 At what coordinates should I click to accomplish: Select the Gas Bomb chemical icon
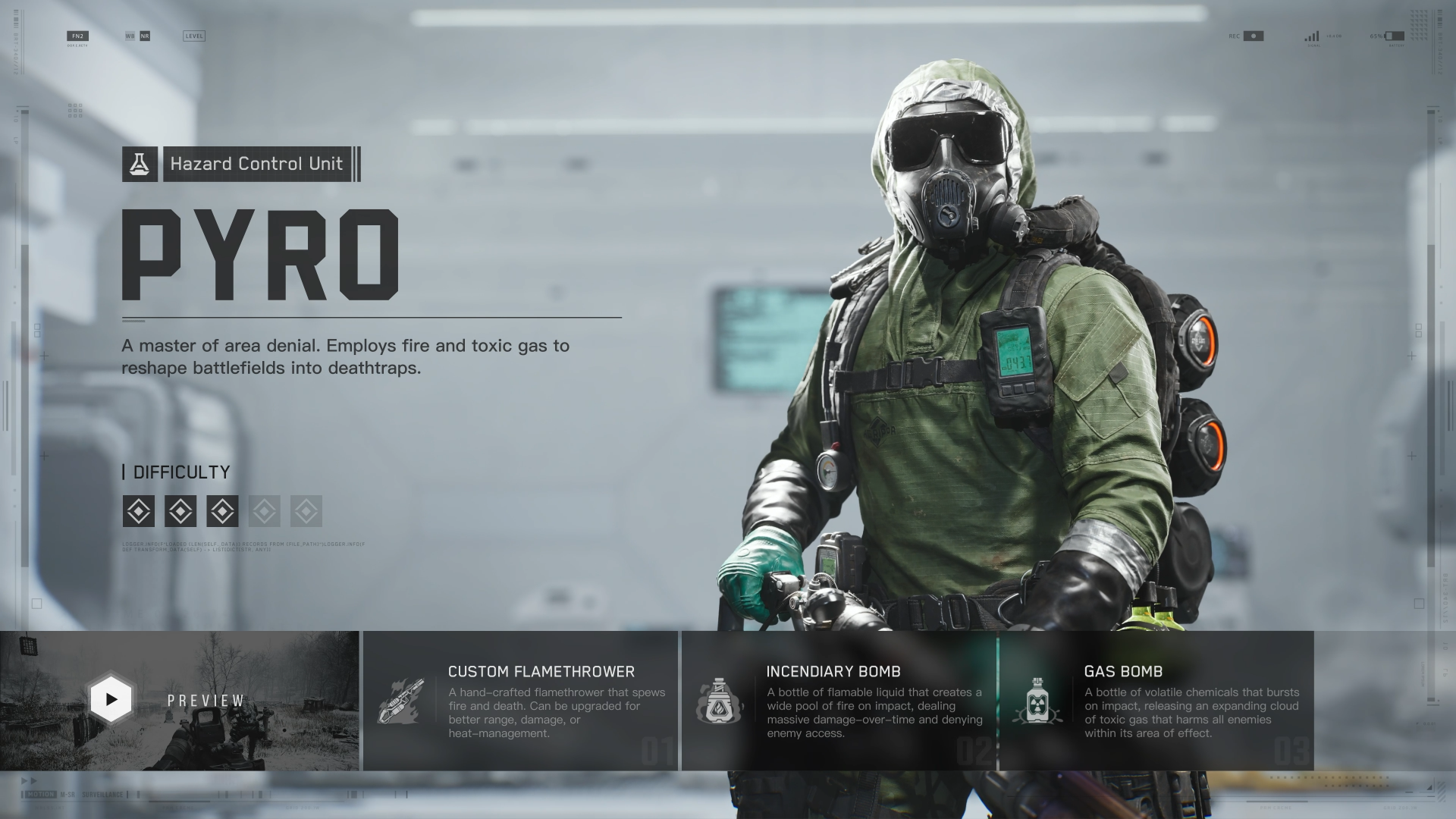tap(1038, 699)
